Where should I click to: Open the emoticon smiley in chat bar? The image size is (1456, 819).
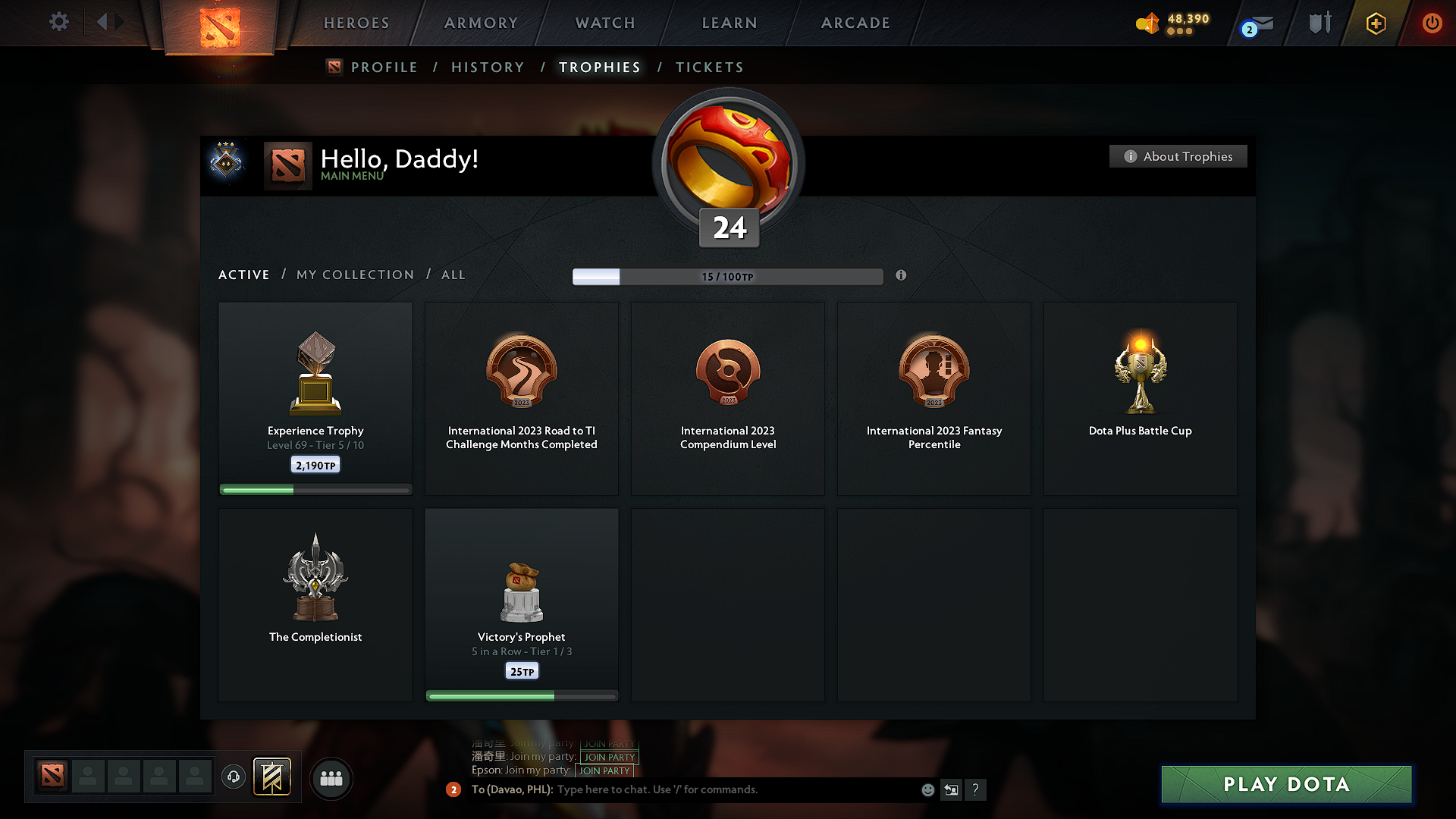[927, 789]
